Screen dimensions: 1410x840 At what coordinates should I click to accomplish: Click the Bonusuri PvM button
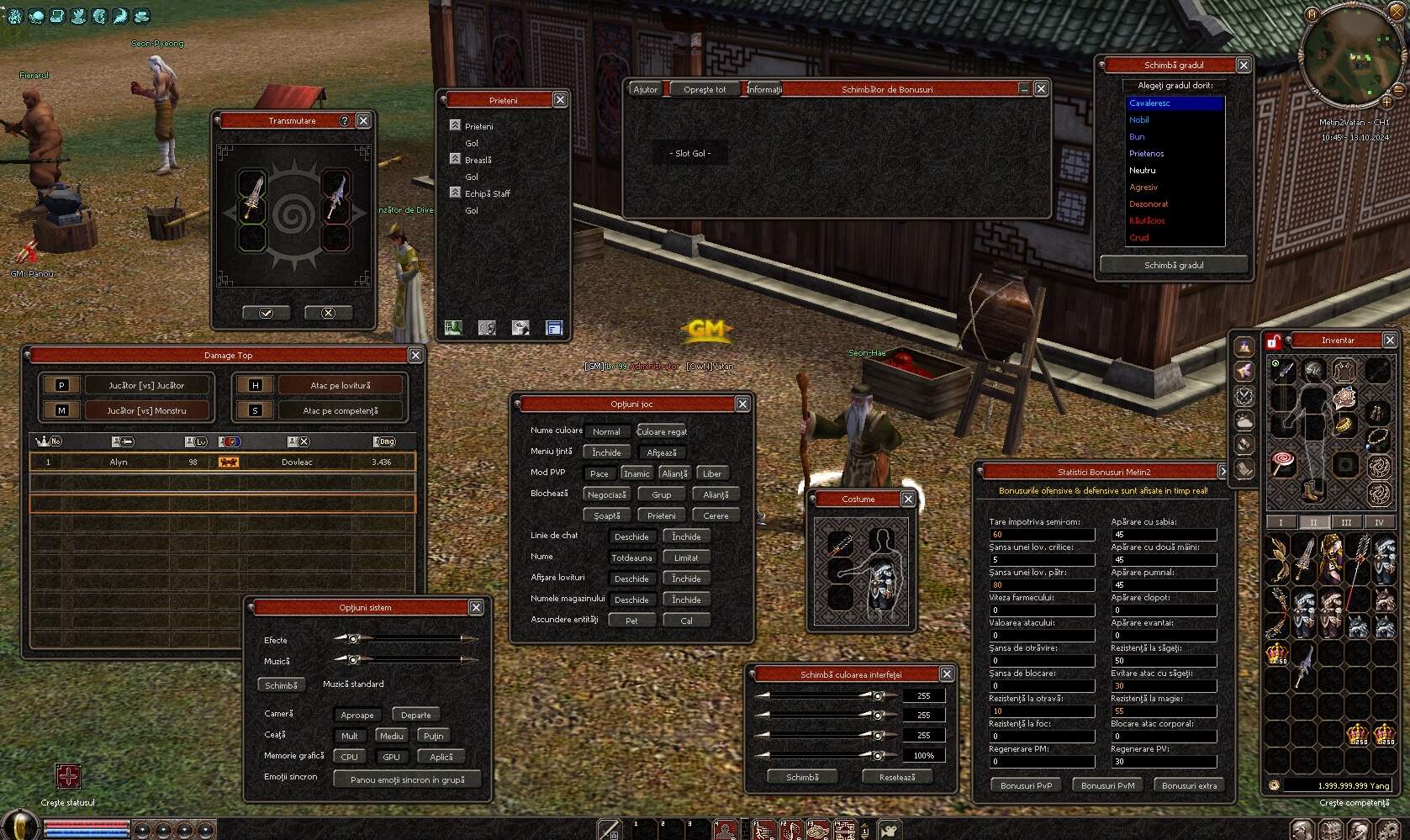[1107, 785]
